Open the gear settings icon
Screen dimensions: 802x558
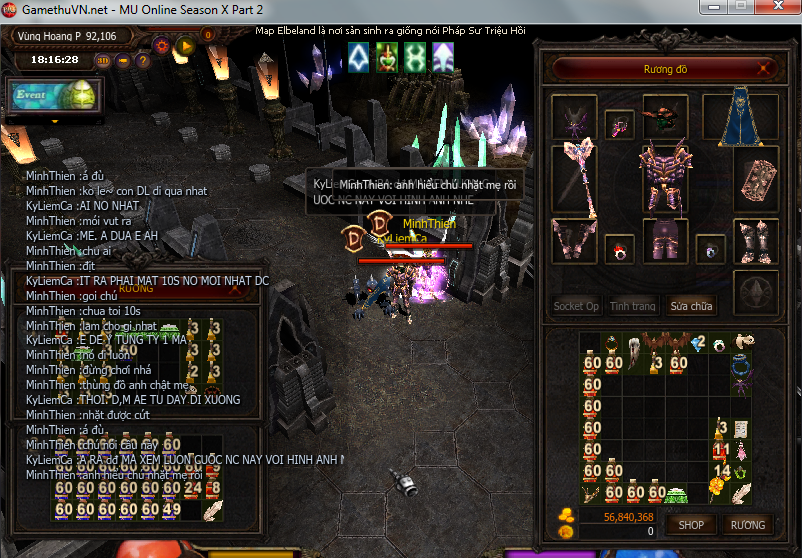coord(162,45)
